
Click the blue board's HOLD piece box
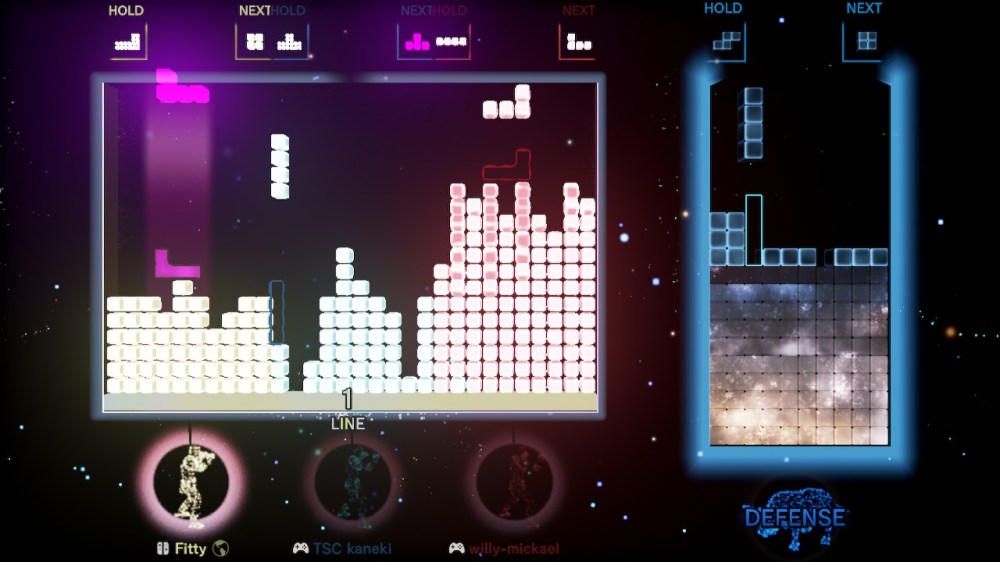point(727,42)
